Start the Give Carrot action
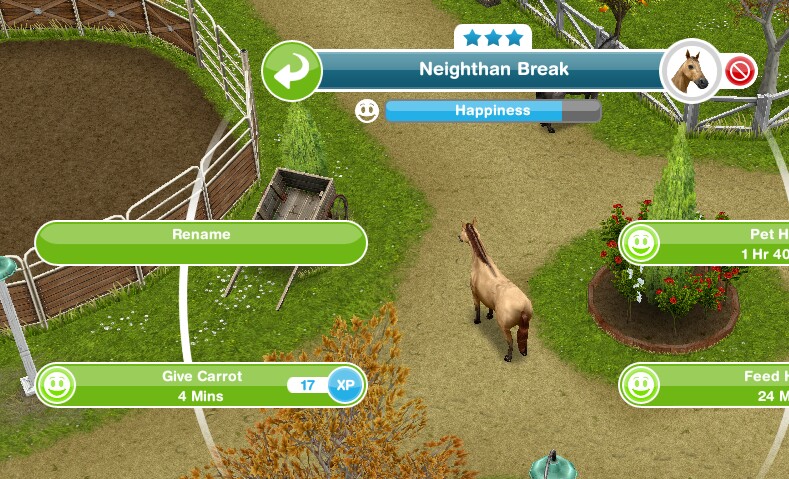Screen dimensions: 789x479 click(201, 386)
